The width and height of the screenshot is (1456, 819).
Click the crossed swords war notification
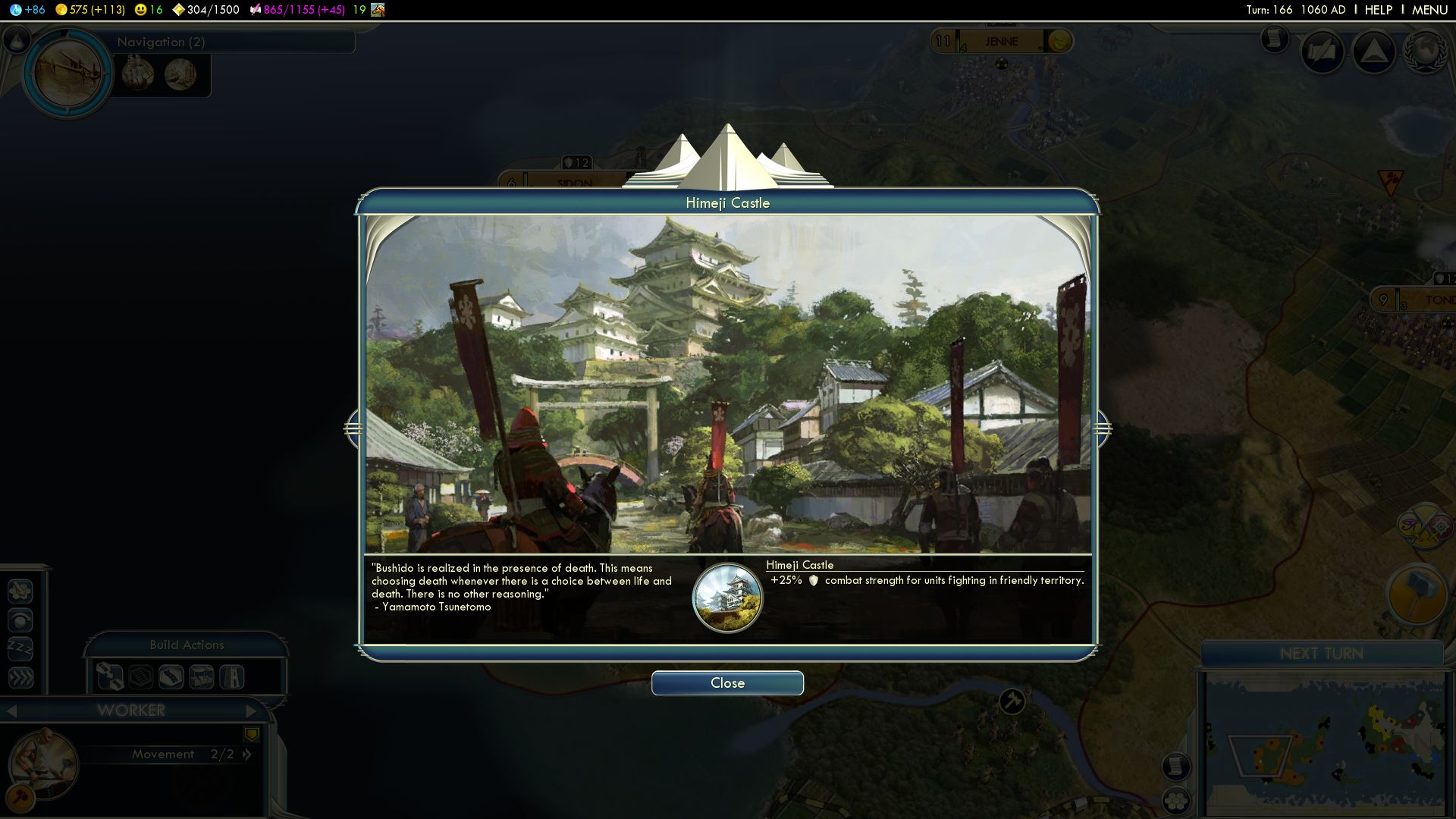point(1424,526)
